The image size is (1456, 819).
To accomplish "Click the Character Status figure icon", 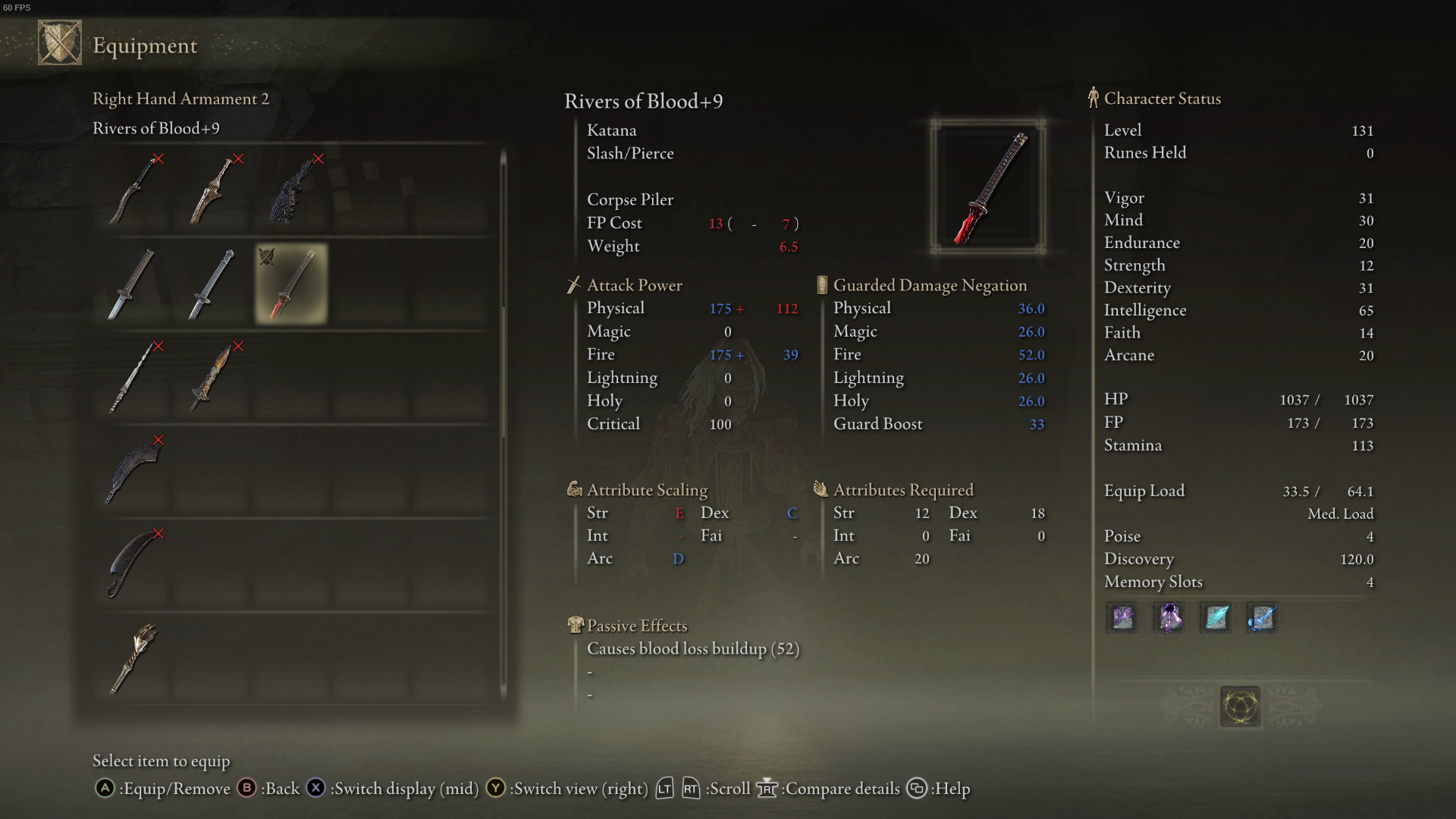I will 1092,97.
